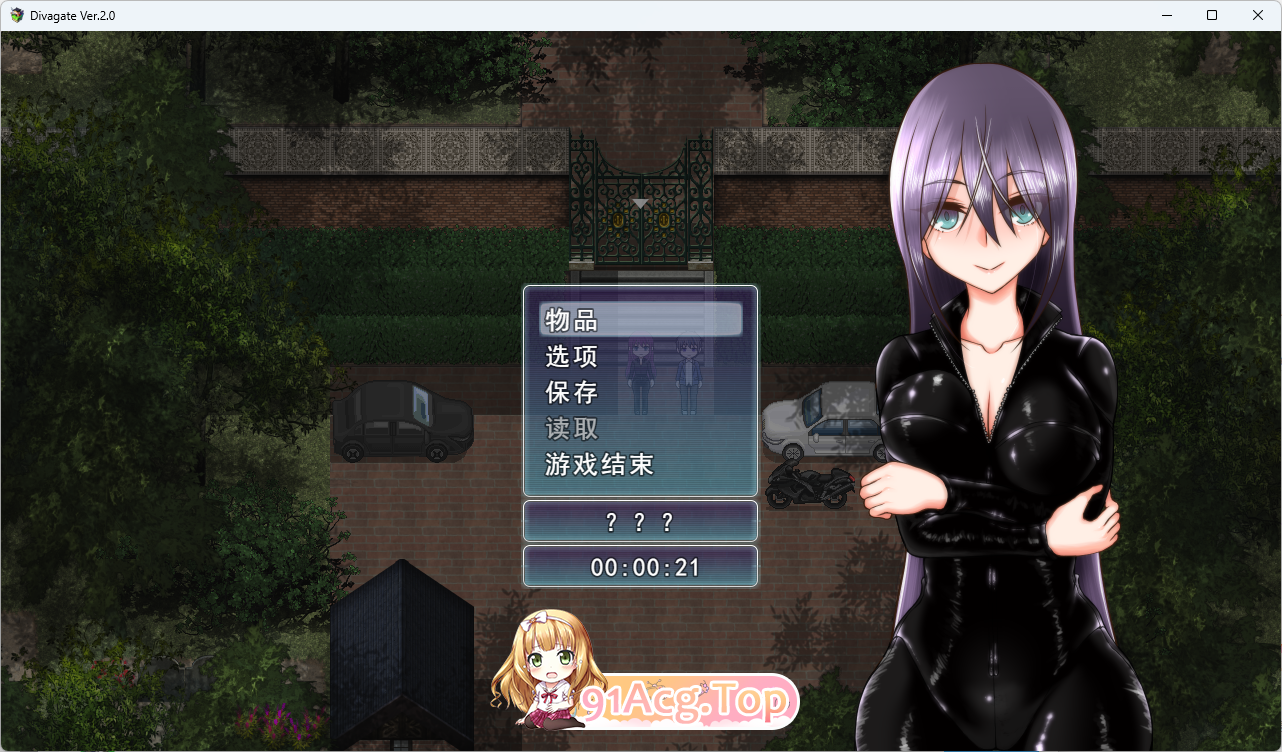Click the ??? status panel
Image resolution: width=1282 pixels, height=752 pixels.
[640, 521]
